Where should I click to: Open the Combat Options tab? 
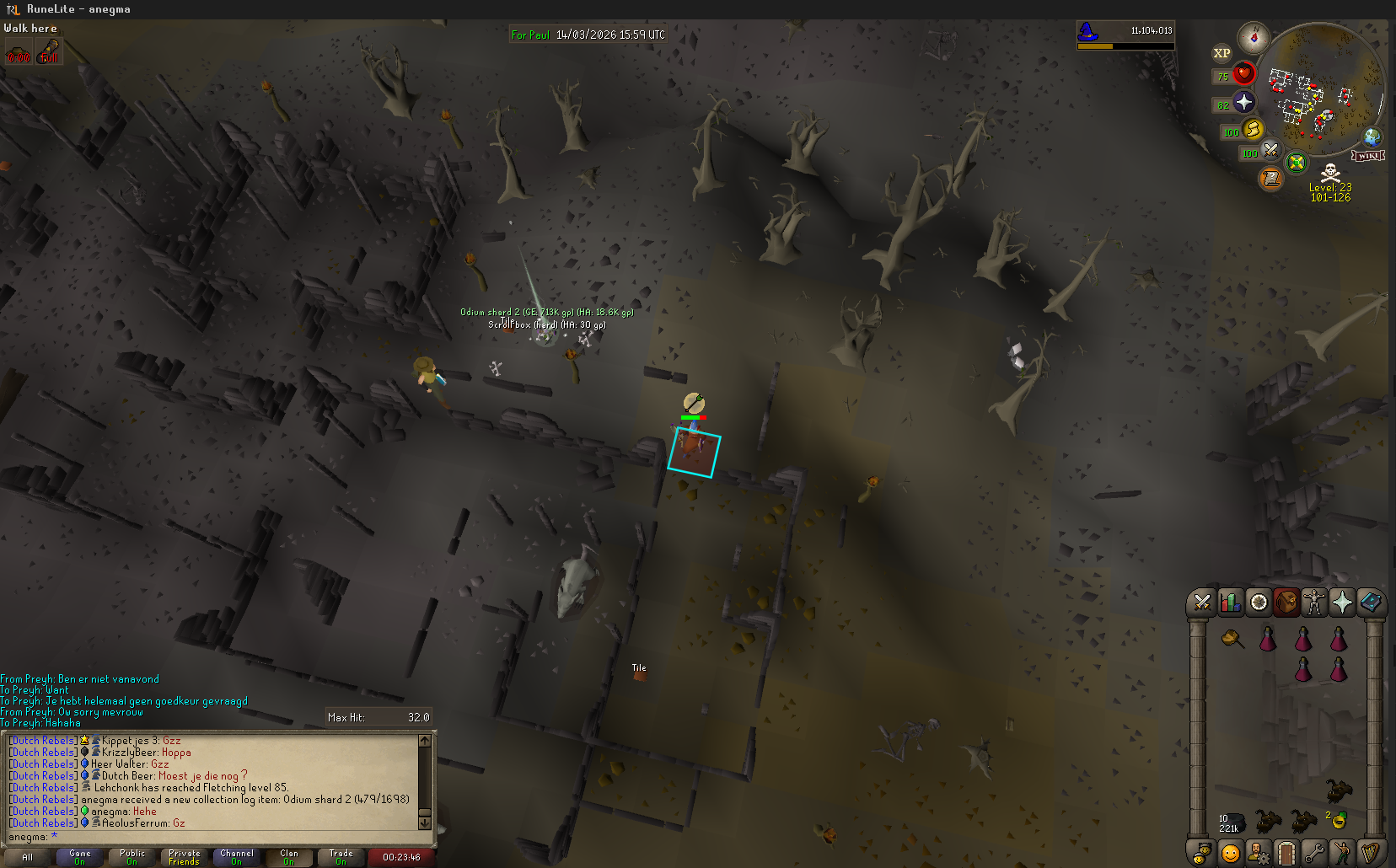click(1202, 603)
